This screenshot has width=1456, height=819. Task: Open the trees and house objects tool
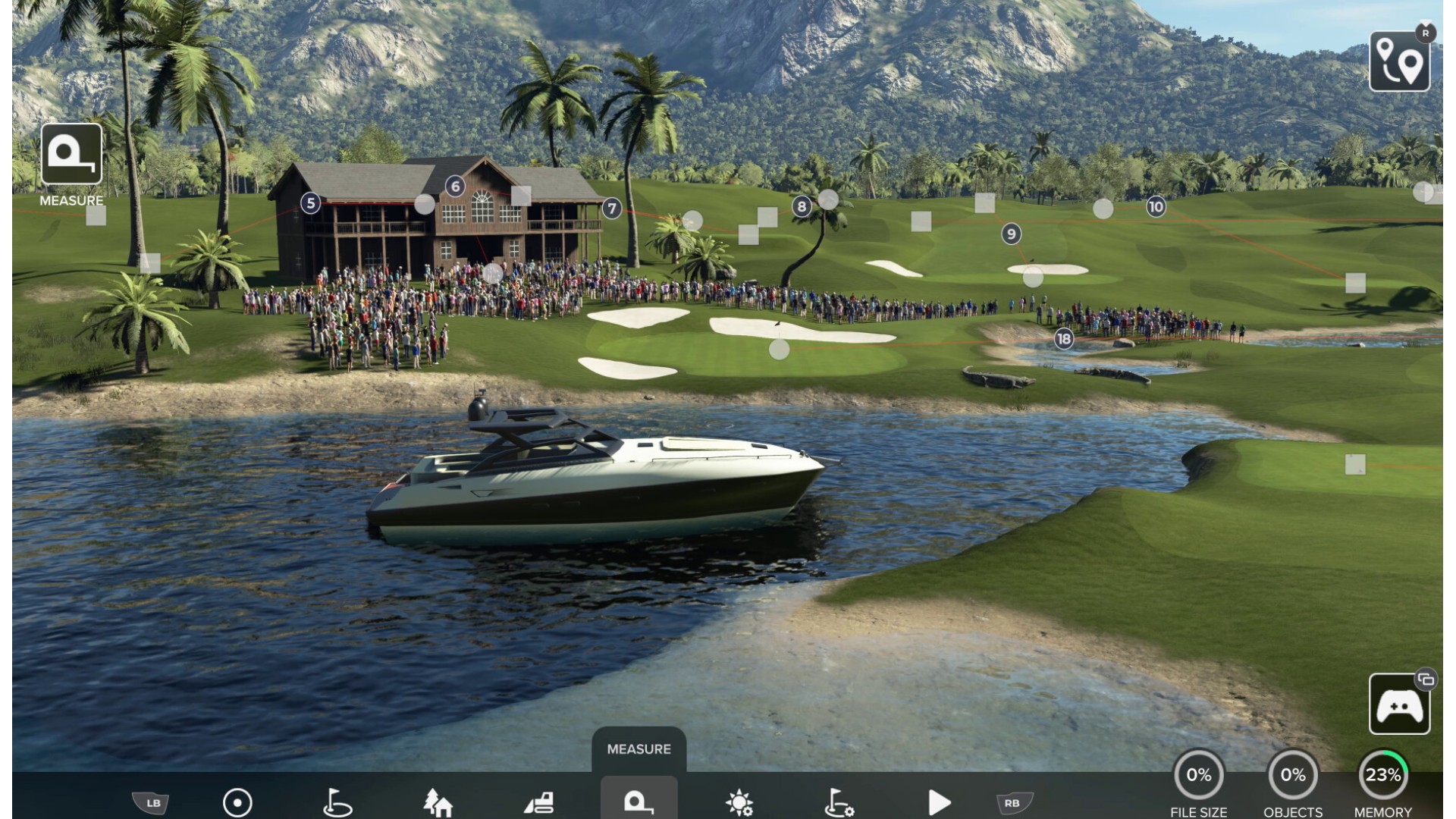[x=438, y=802]
